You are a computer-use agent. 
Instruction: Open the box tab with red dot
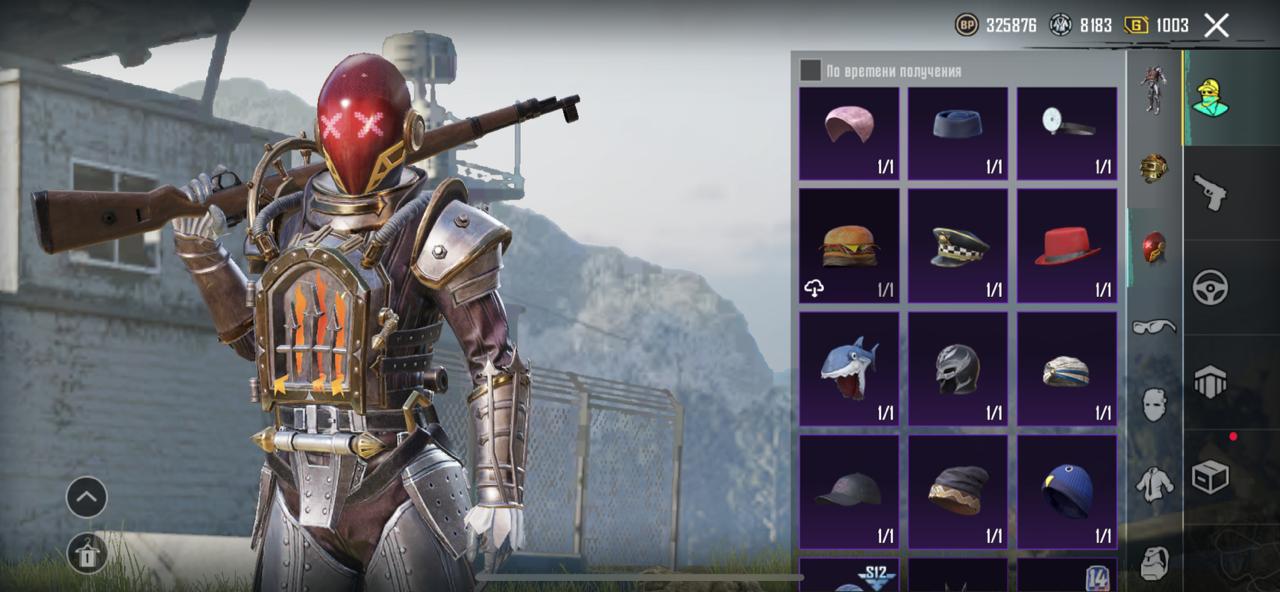pos(1210,477)
